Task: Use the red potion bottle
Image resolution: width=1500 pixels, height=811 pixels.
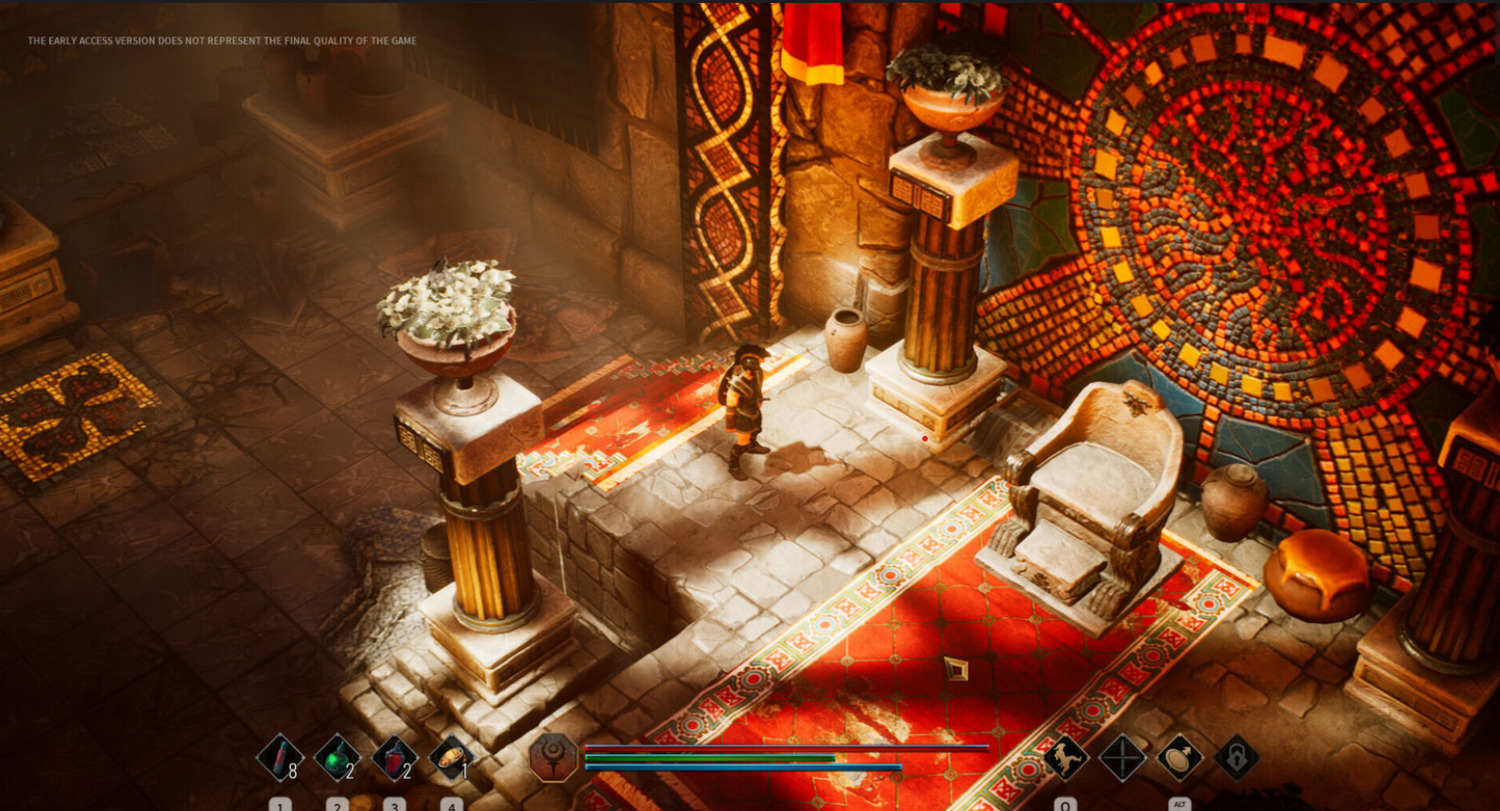Action: click(394, 758)
